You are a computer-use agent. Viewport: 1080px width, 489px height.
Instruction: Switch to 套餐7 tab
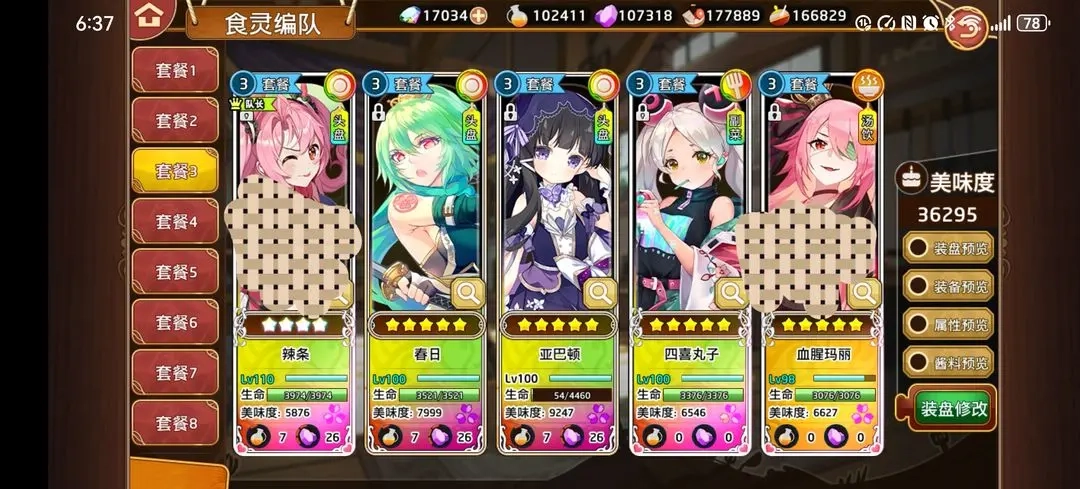point(175,373)
